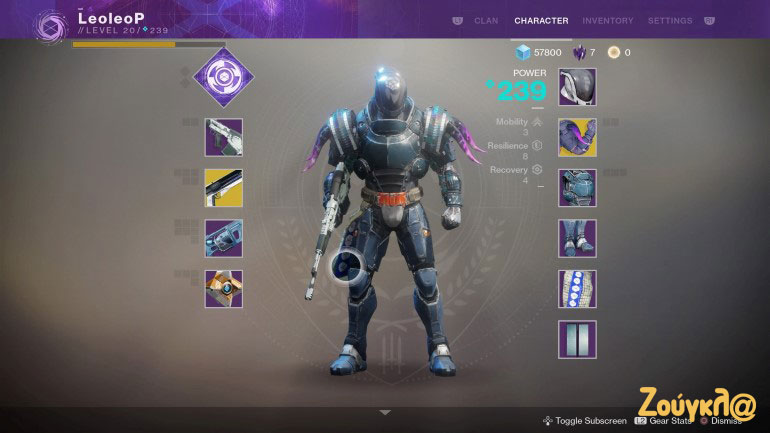Open the Inventory tab
Viewport: 770px width, 433px height.
tap(607, 20)
